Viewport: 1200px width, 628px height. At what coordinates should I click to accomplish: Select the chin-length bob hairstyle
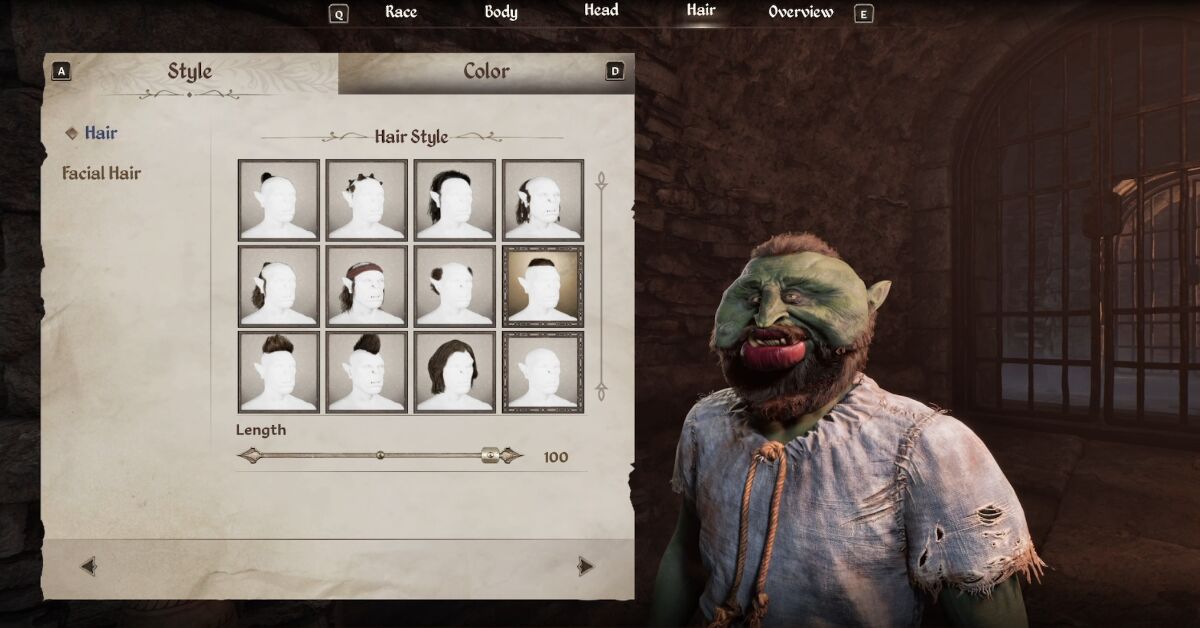(x=455, y=372)
